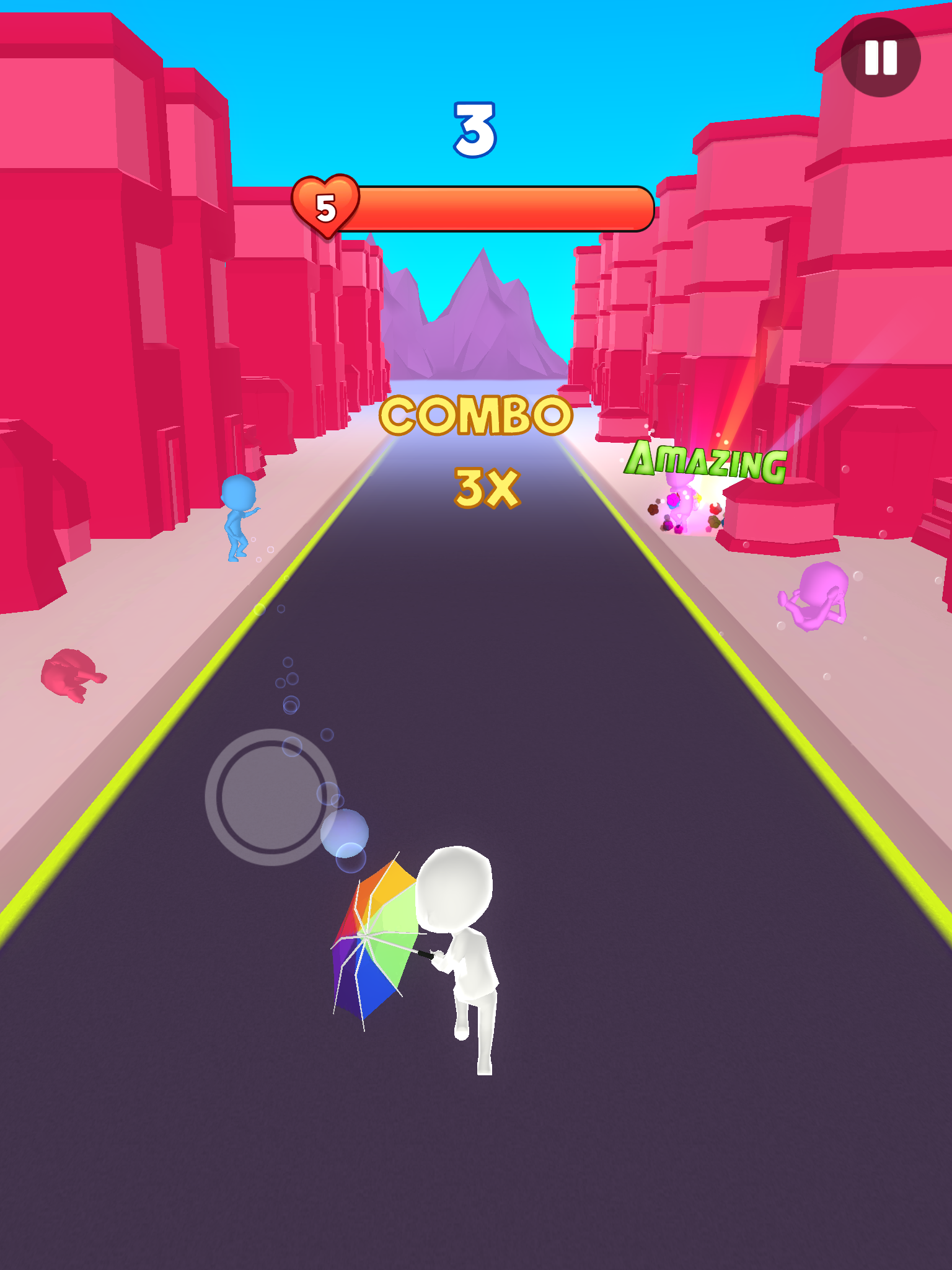This screenshot has height=1270, width=952.
Task: Tap the COMBO text label
Action: [x=476, y=417]
